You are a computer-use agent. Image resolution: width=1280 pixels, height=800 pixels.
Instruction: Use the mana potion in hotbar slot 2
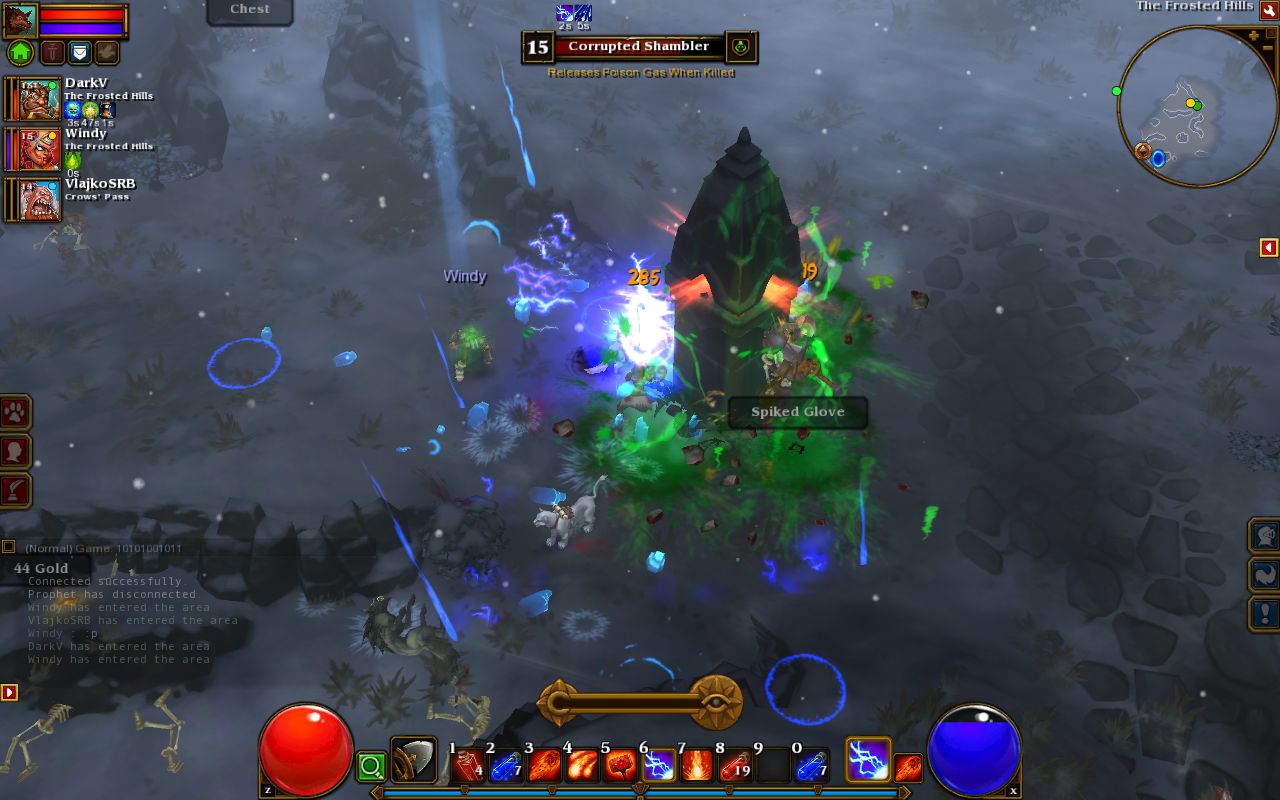point(506,766)
